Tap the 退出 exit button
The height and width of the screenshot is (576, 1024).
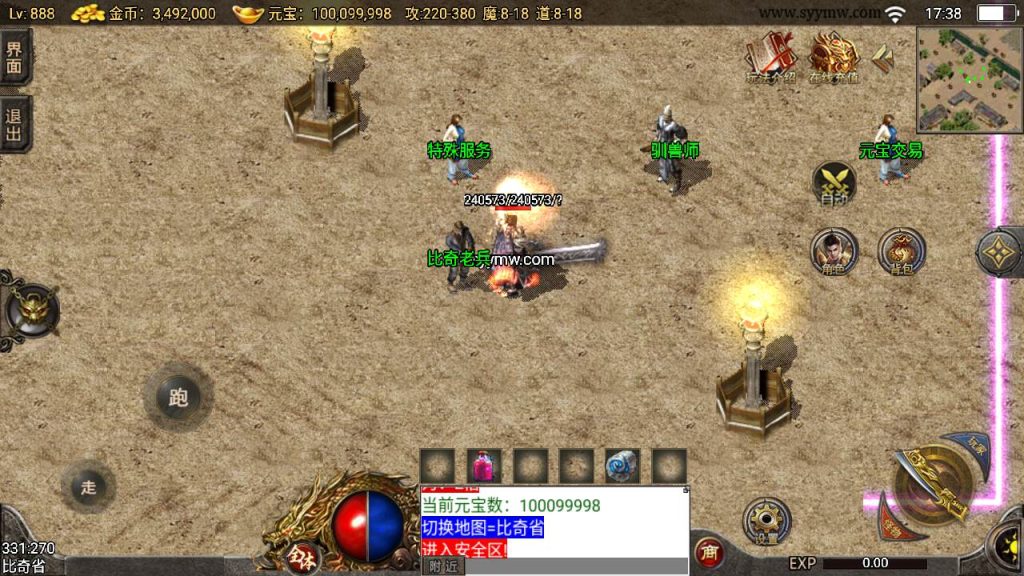pos(15,124)
